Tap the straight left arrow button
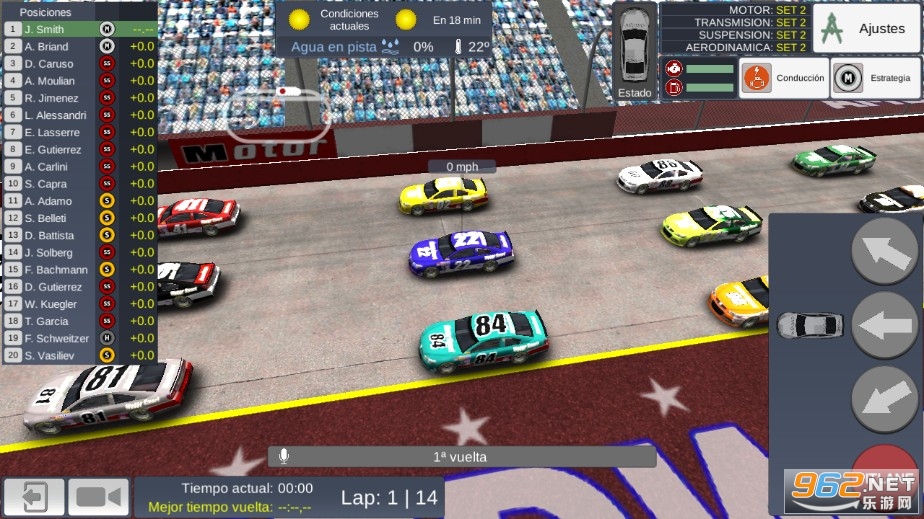The image size is (924, 519). point(884,325)
